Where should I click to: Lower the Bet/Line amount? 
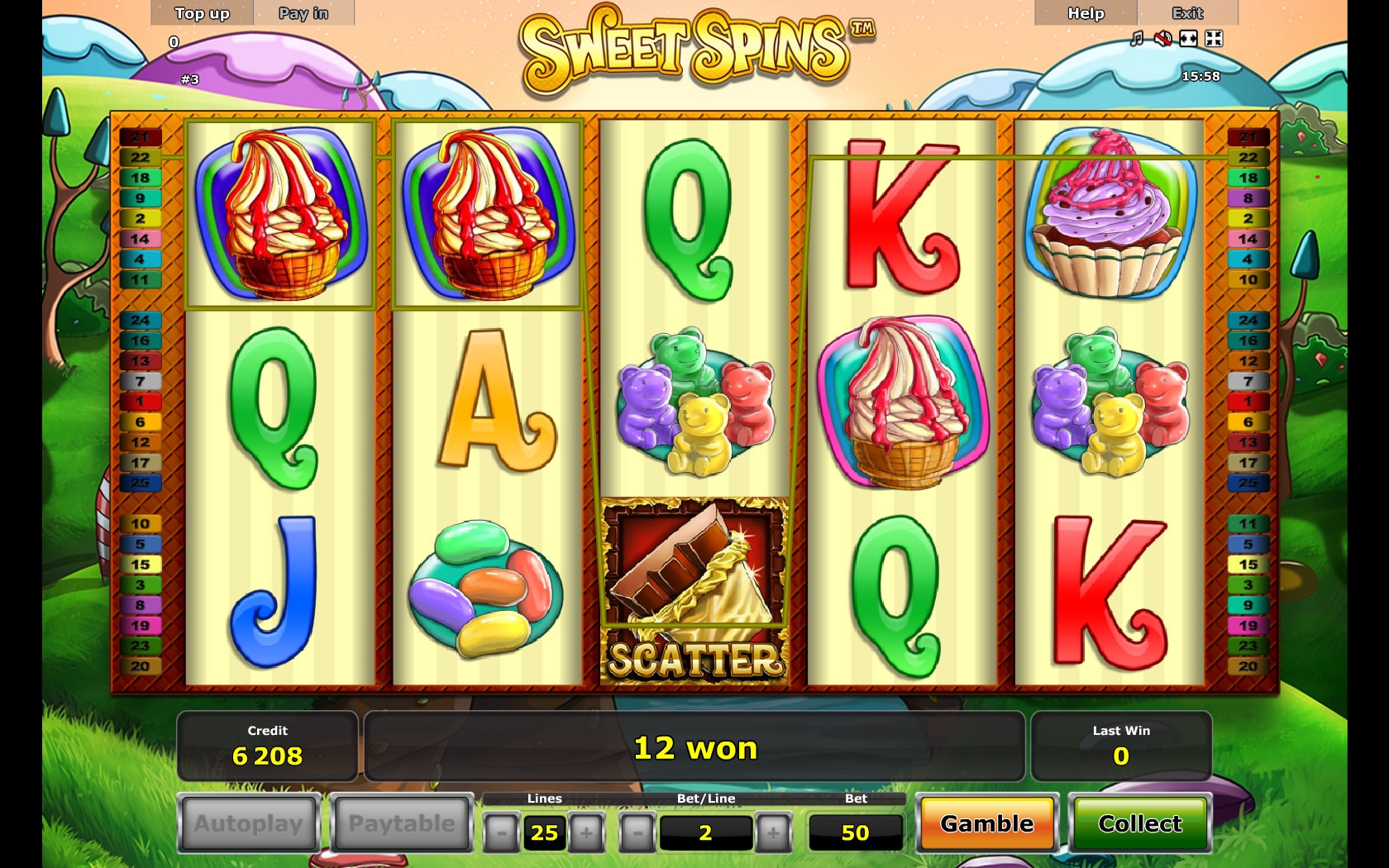click(637, 832)
